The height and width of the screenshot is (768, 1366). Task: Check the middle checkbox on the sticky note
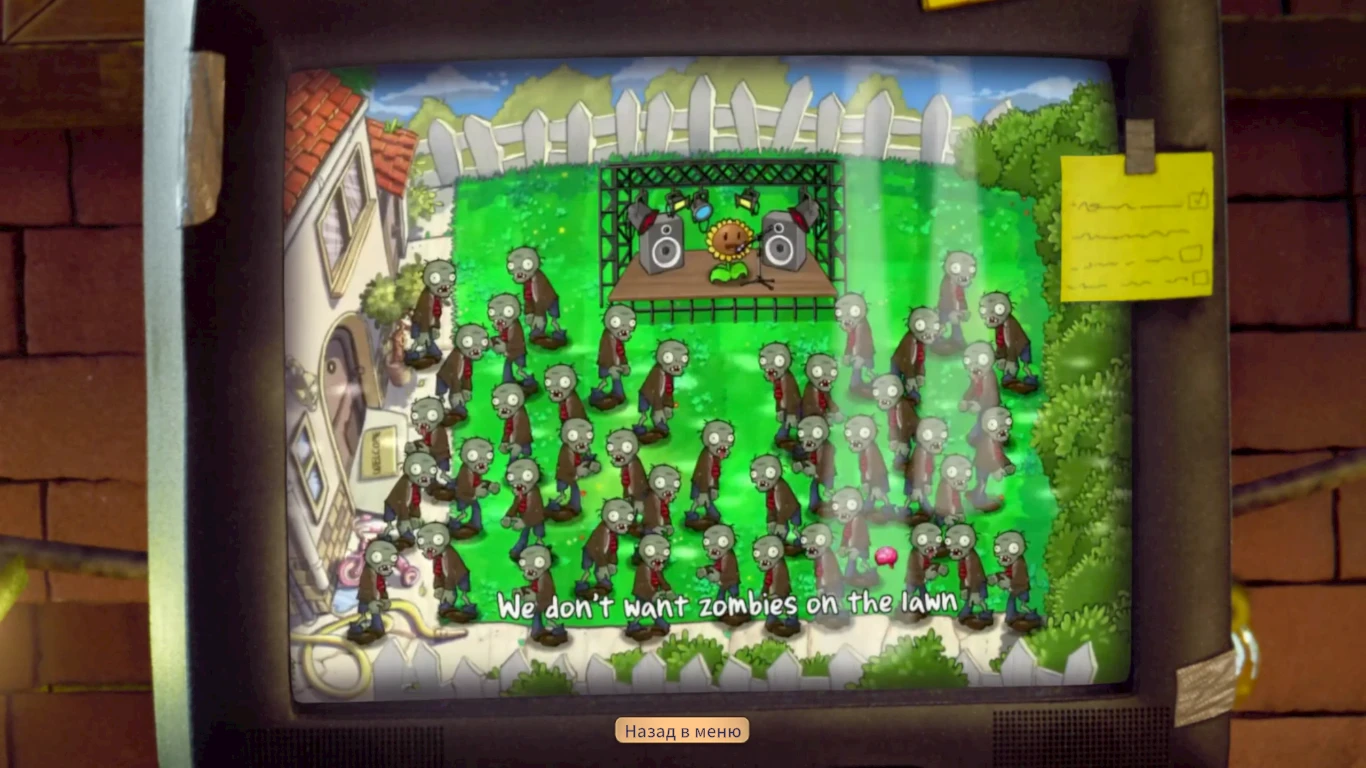click(x=1191, y=253)
